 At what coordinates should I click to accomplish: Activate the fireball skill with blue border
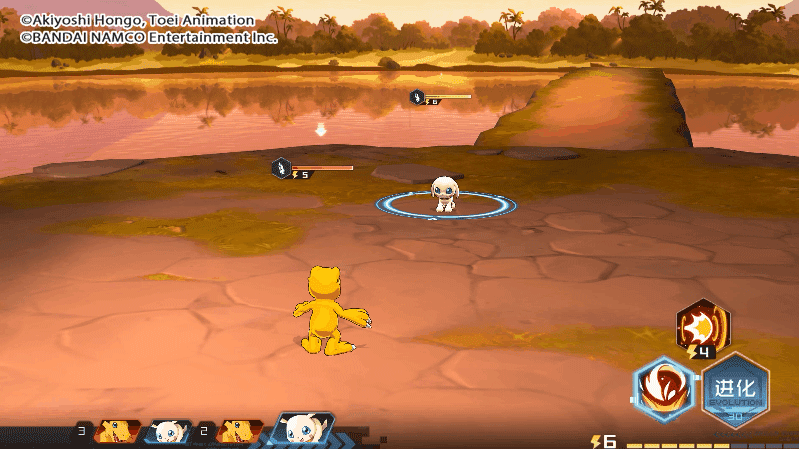click(x=662, y=389)
